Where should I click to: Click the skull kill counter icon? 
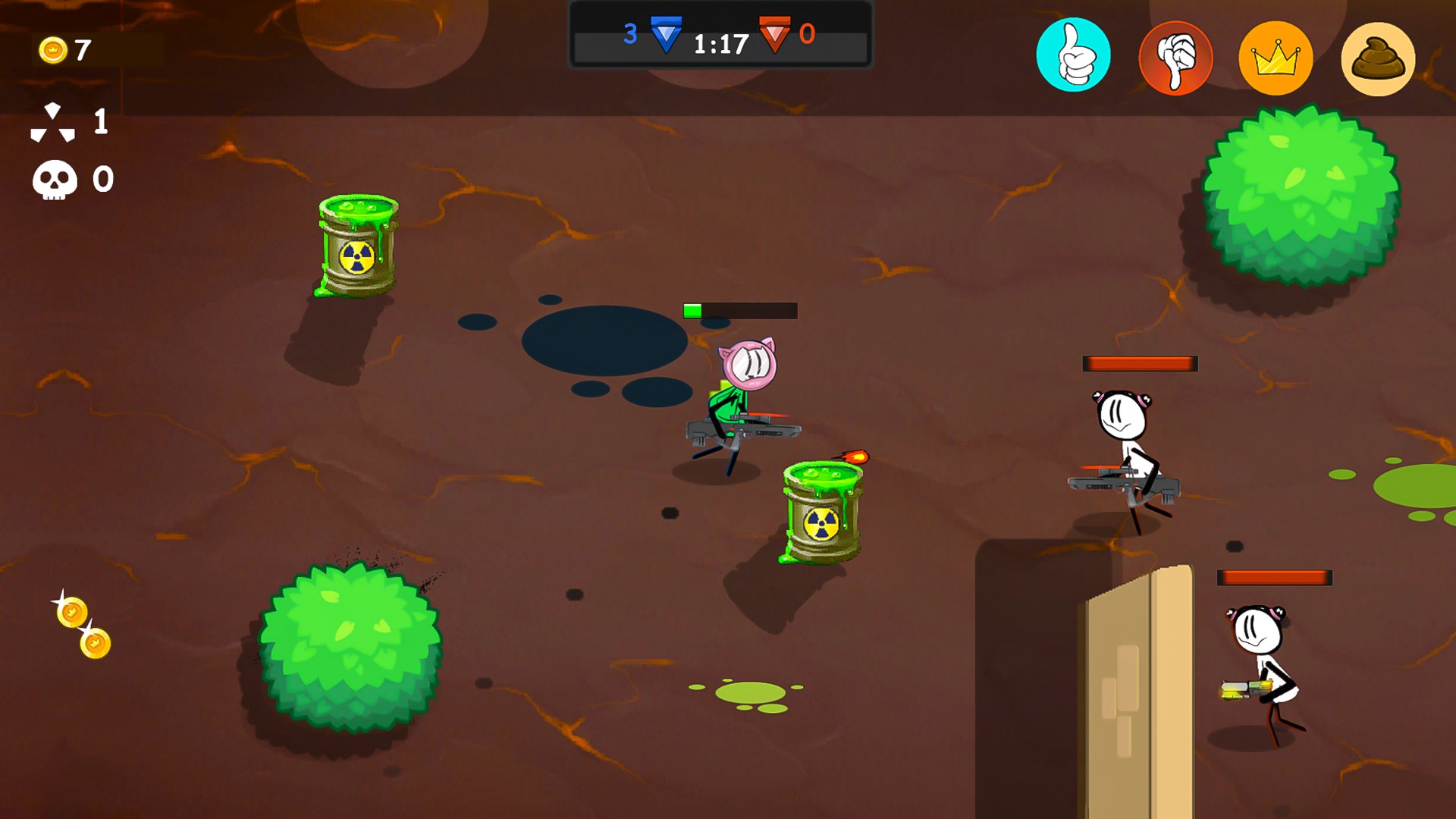tap(54, 179)
